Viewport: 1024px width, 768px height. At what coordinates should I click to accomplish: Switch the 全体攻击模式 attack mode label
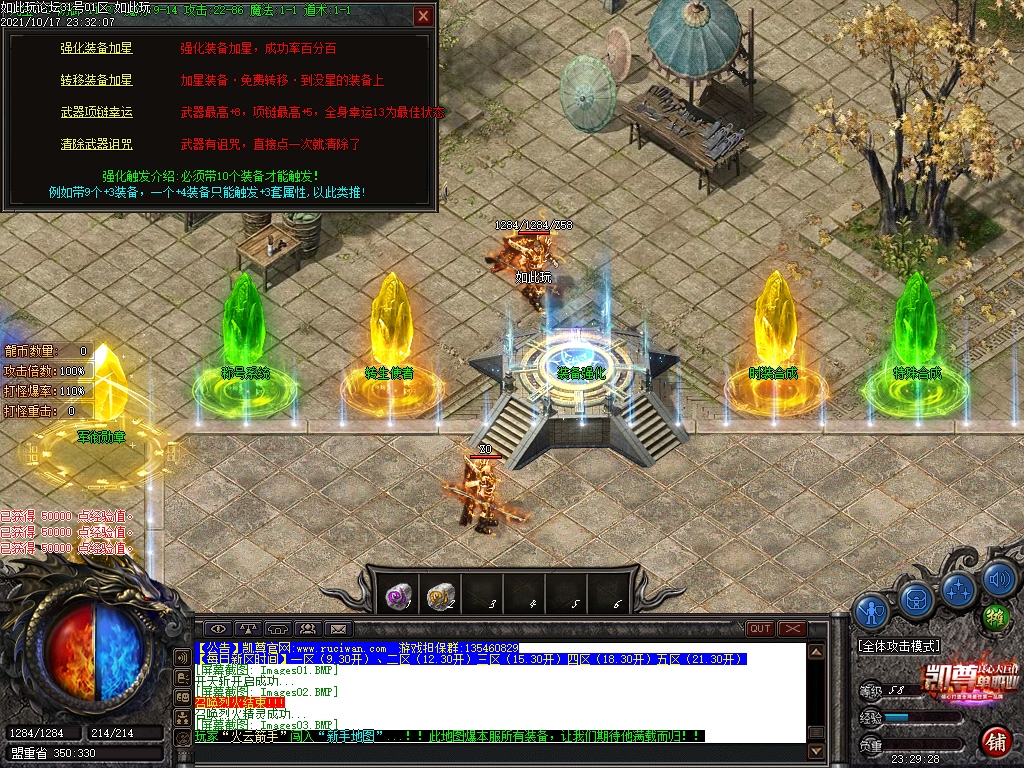(900, 647)
